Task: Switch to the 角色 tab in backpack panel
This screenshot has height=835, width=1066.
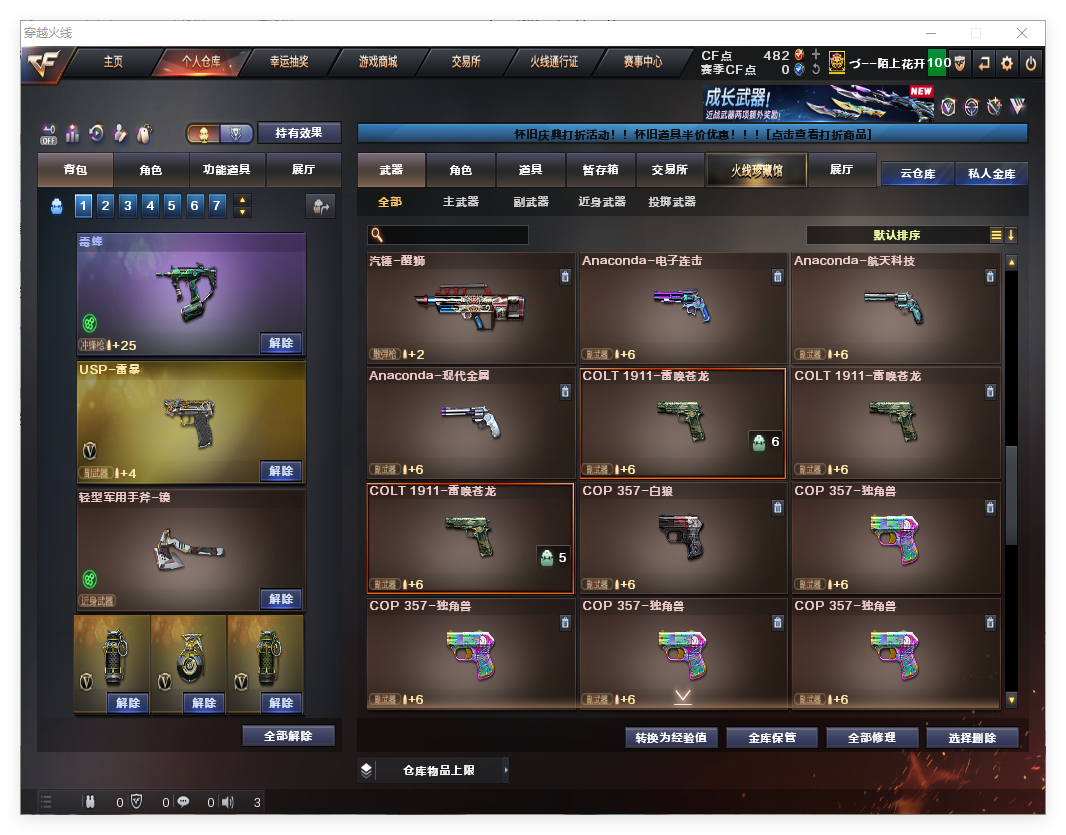Action: coord(150,170)
